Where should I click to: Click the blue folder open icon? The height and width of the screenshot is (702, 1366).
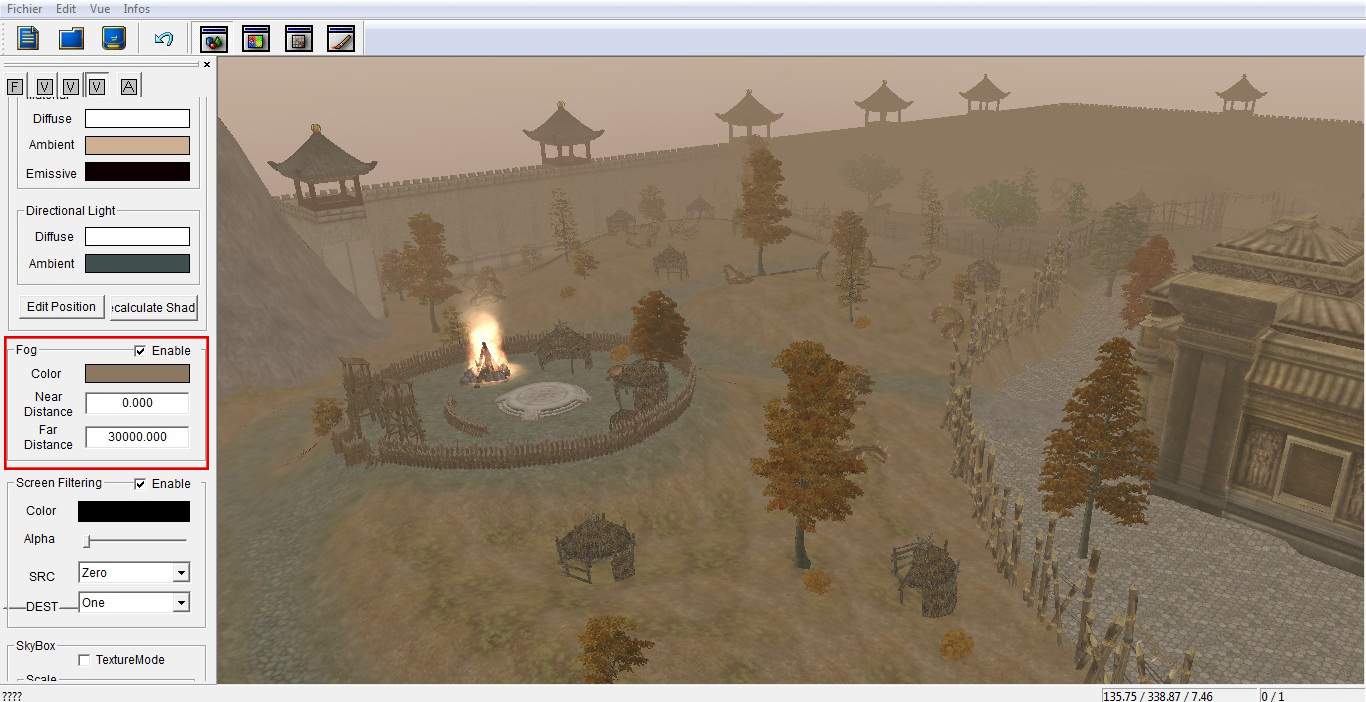click(71, 39)
